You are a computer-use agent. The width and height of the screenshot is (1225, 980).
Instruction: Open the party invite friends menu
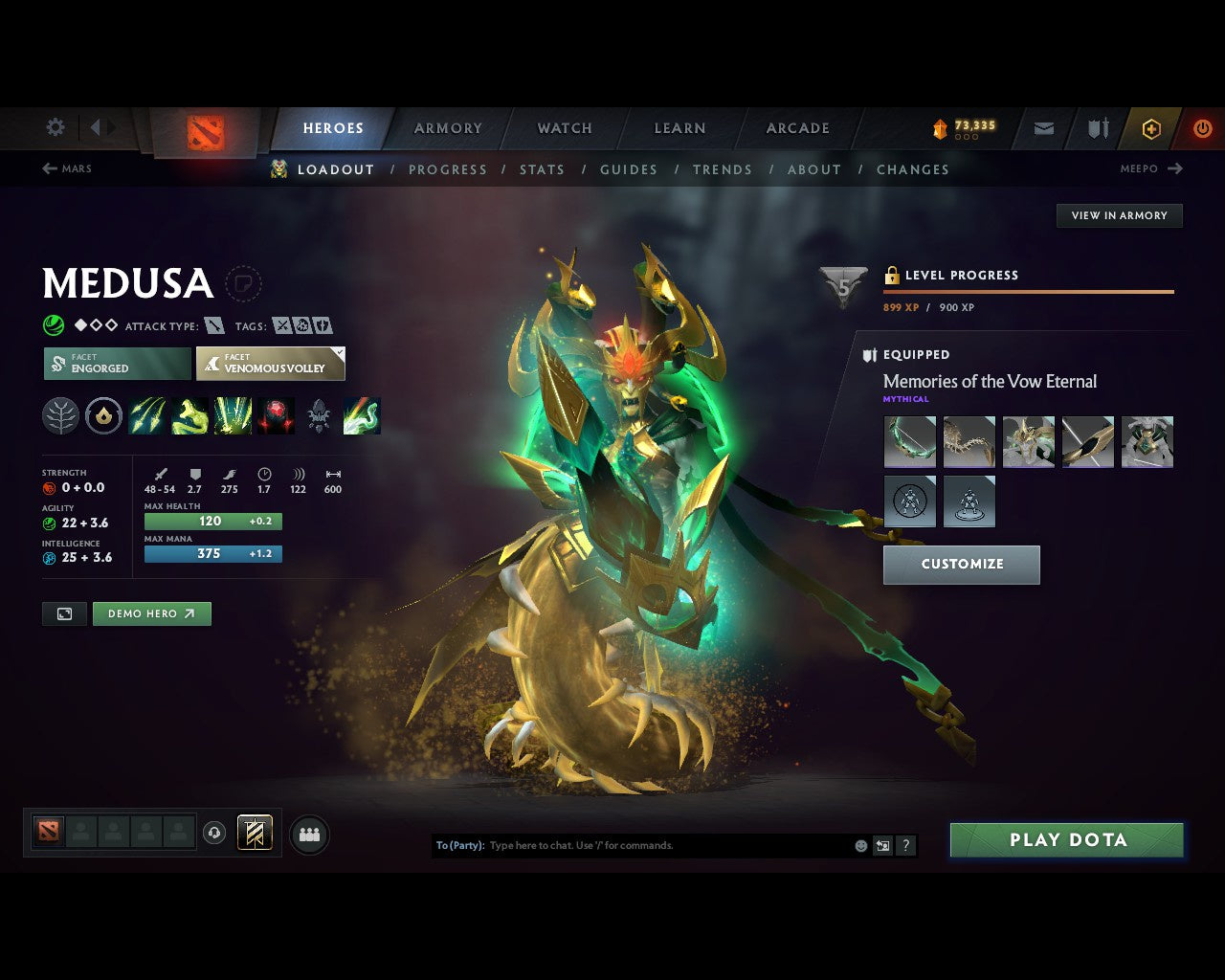pyautogui.click(x=308, y=834)
